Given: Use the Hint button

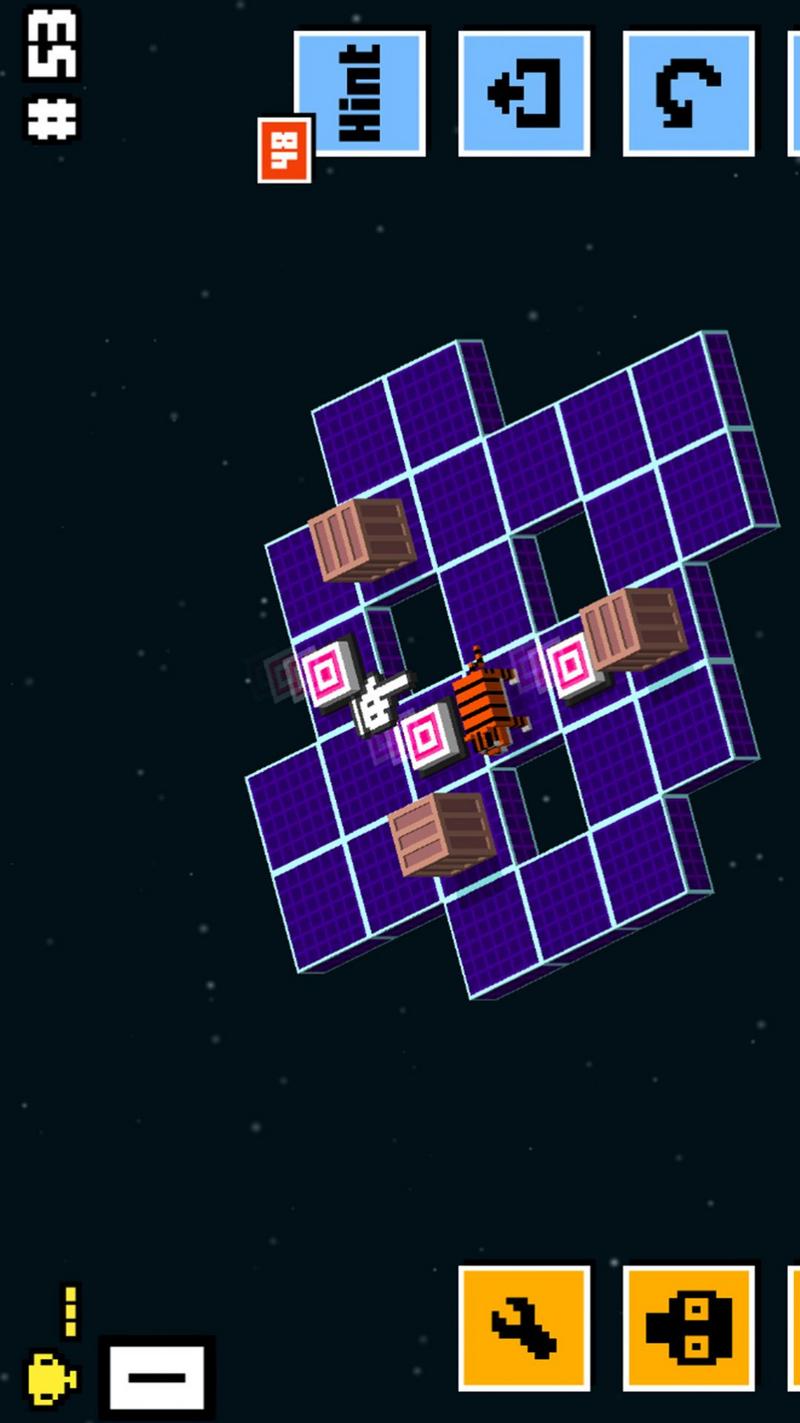Looking at the screenshot, I should pos(360,93).
